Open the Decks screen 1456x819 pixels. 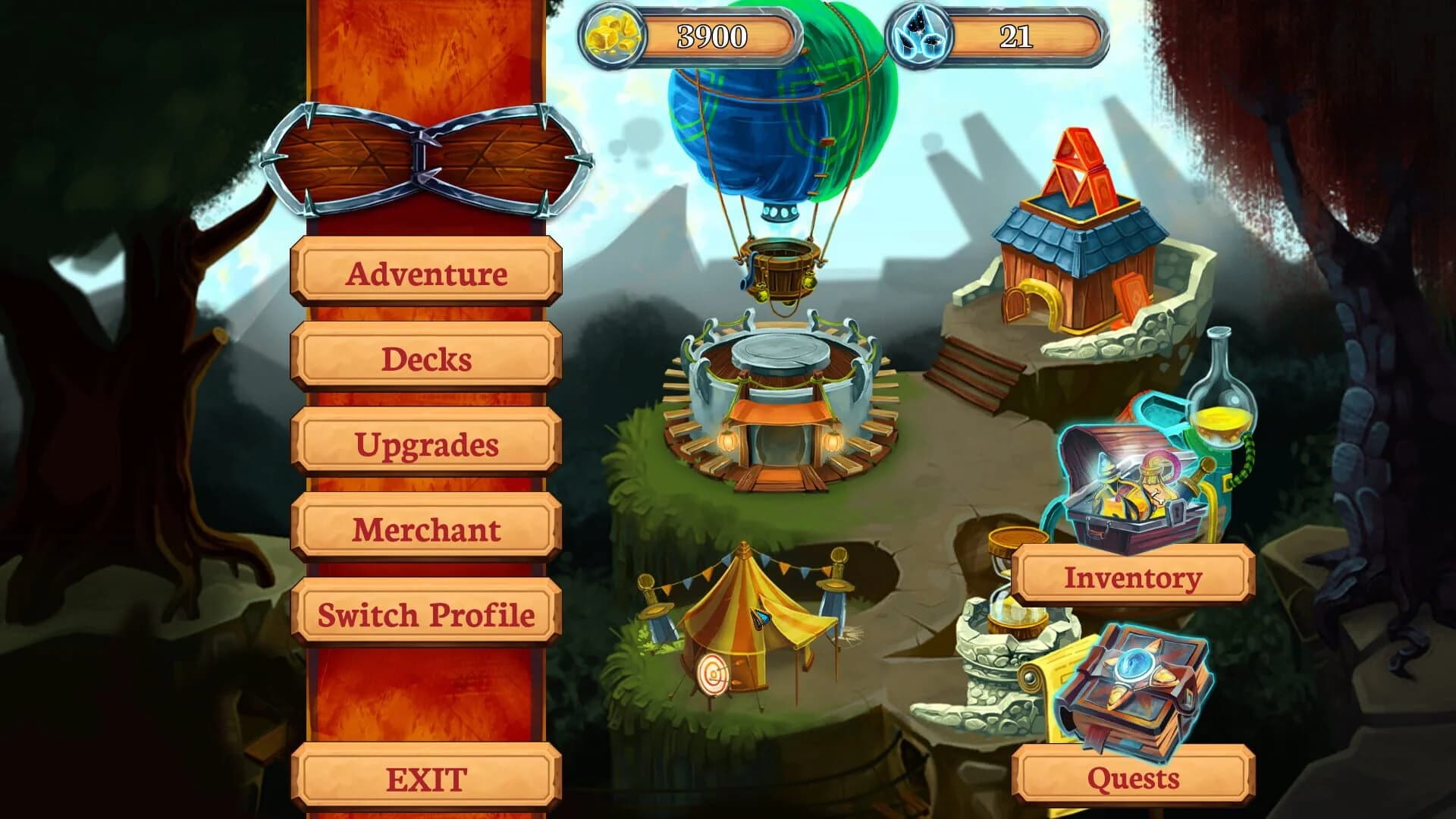click(x=426, y=360)
